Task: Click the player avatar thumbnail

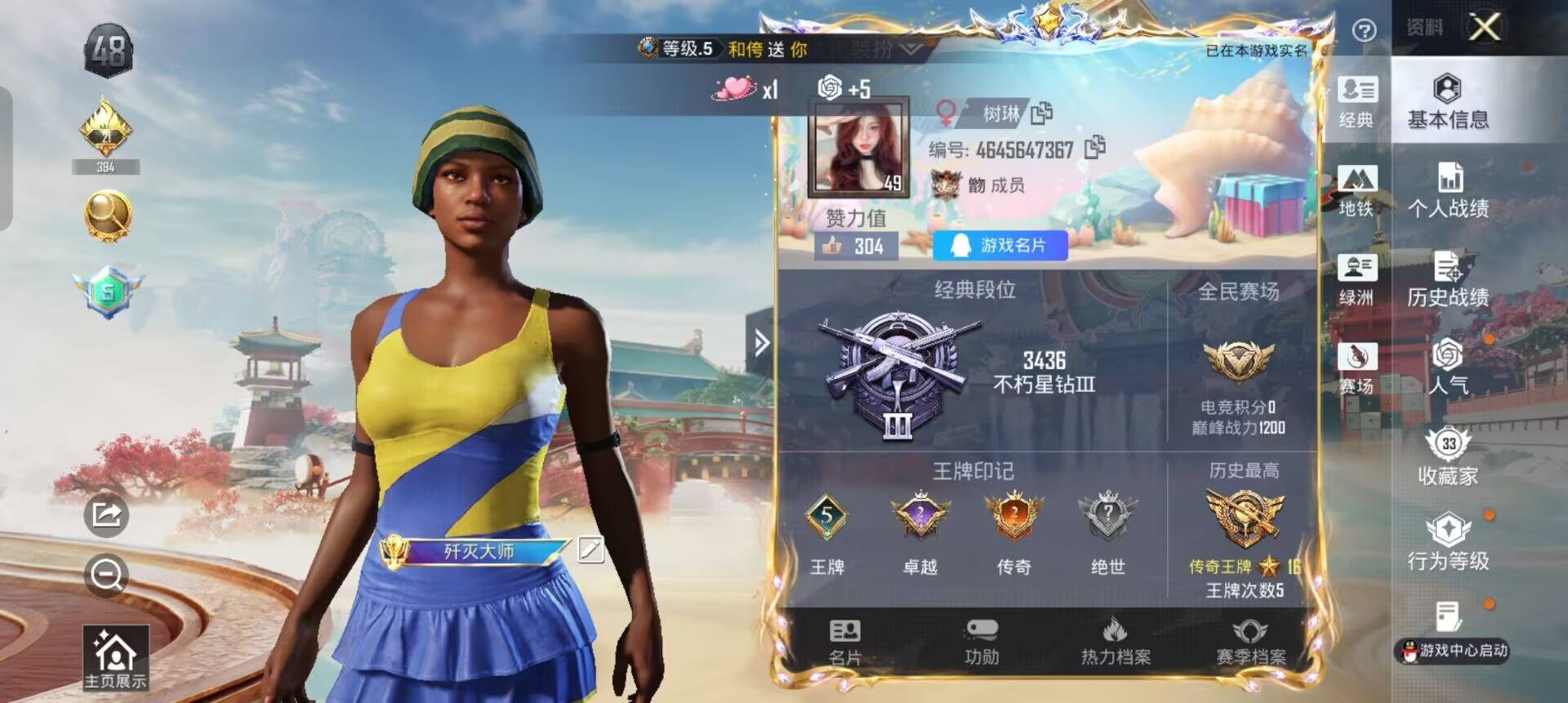Action: point(856,147)
